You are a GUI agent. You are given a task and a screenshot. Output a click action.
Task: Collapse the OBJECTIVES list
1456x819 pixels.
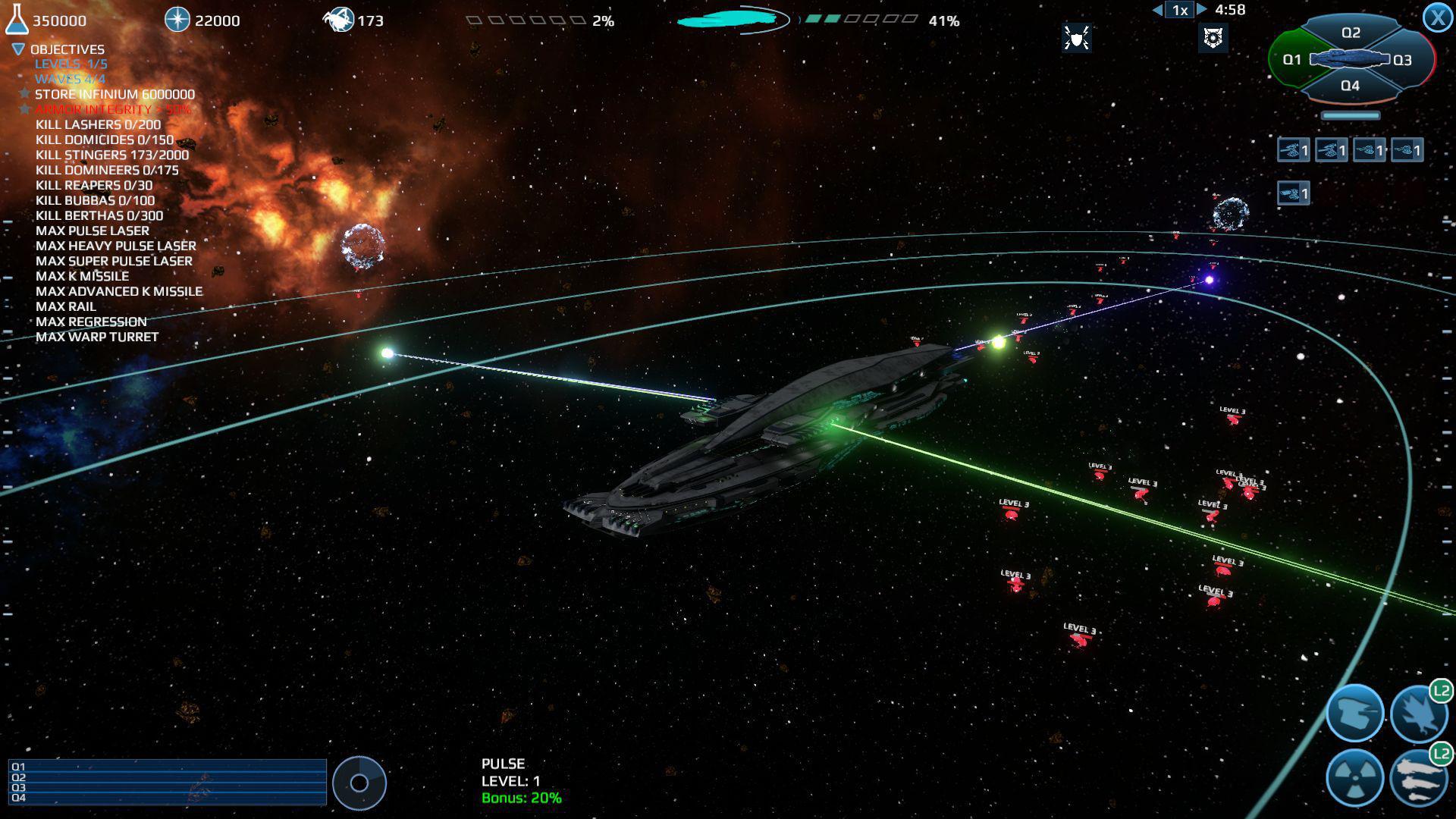[x=16, y=49]
